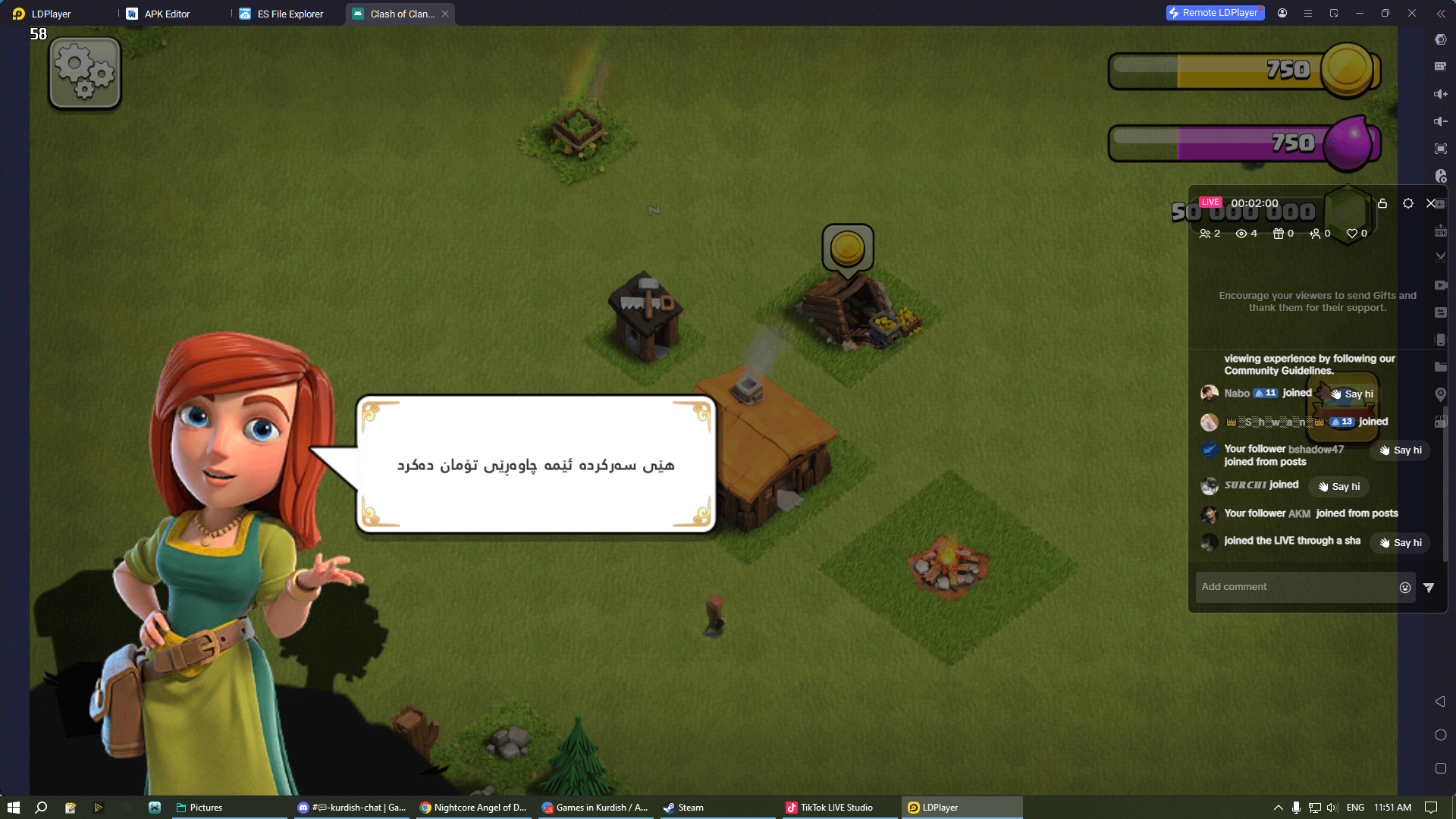Select the screenshot capture icon in the sidebar
1456x819 pixels.
coord(1441,257)
